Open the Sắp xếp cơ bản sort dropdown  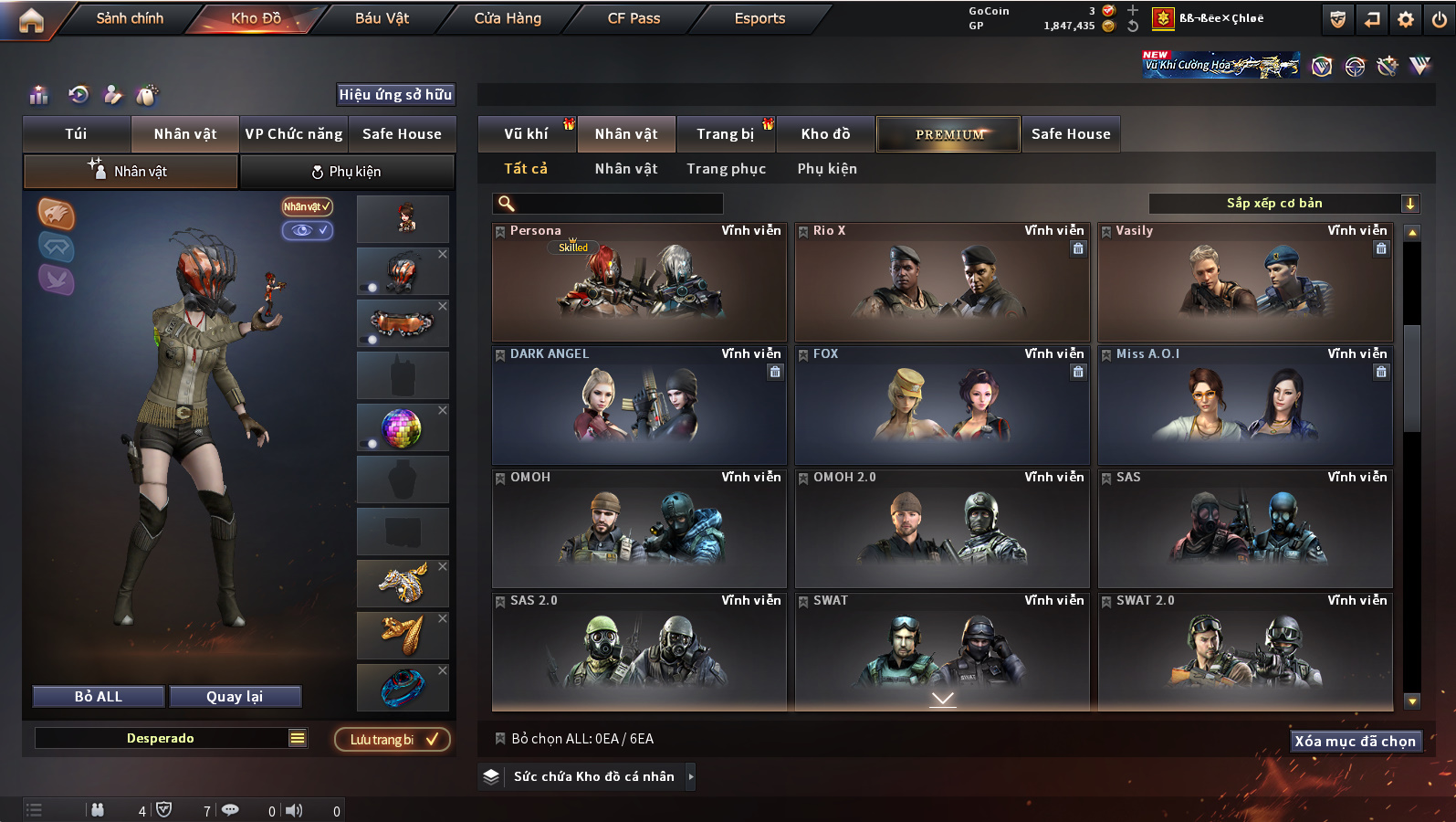pyautogui.click(x=1283, y=204)
